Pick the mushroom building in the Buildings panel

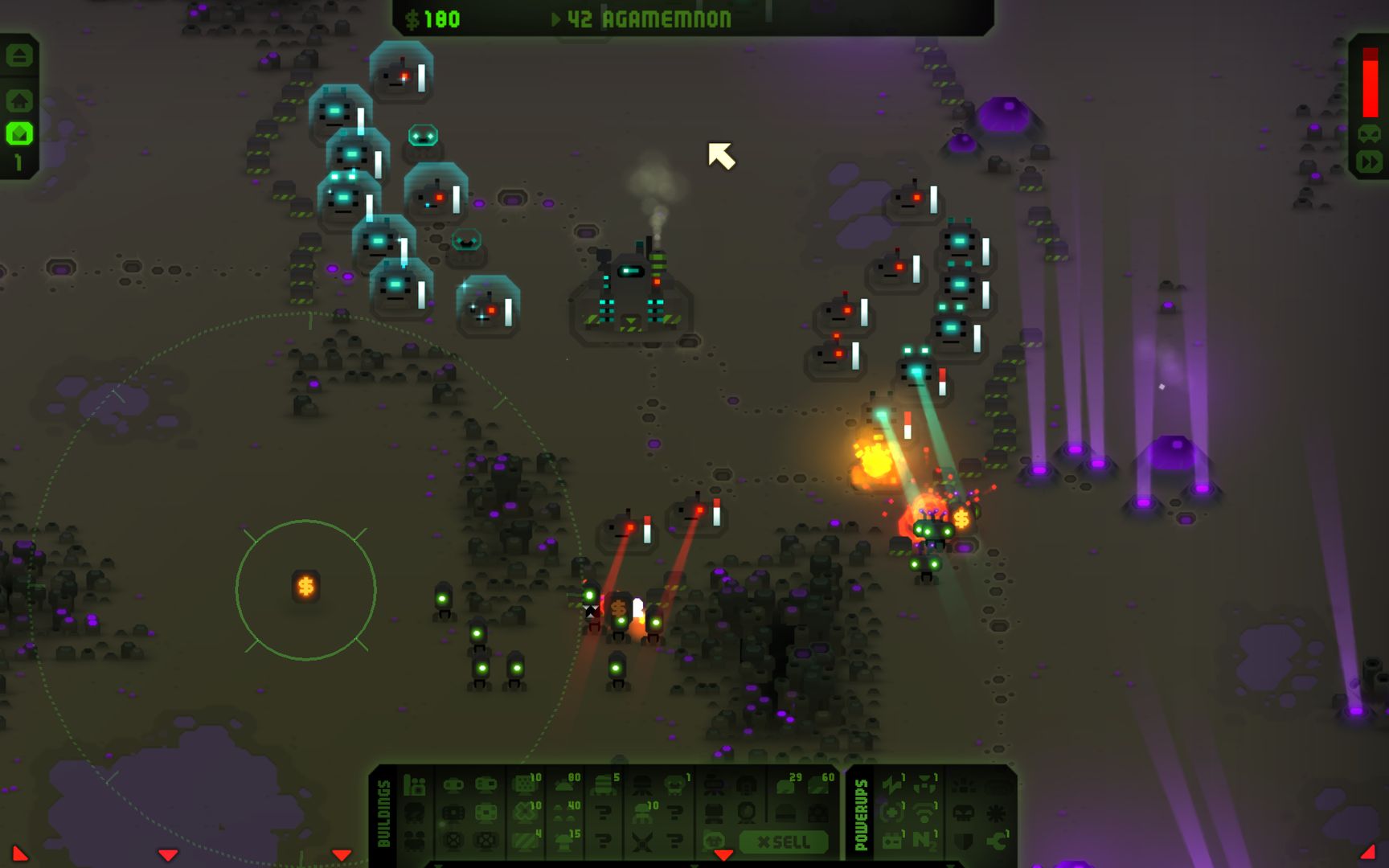tap(564, 841)
